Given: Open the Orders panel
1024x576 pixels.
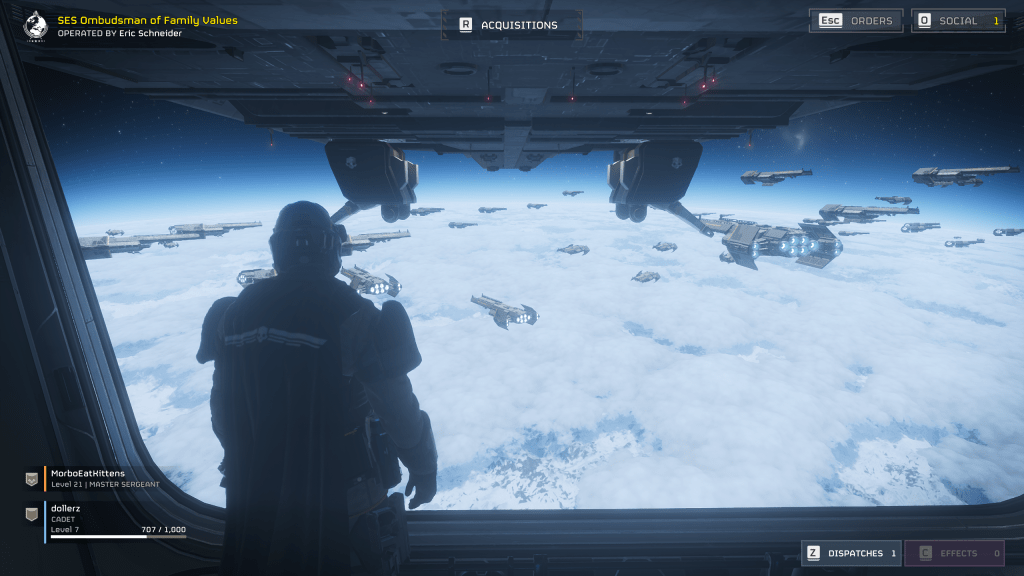Looking at the screenshot, I should tap(859, 21).
